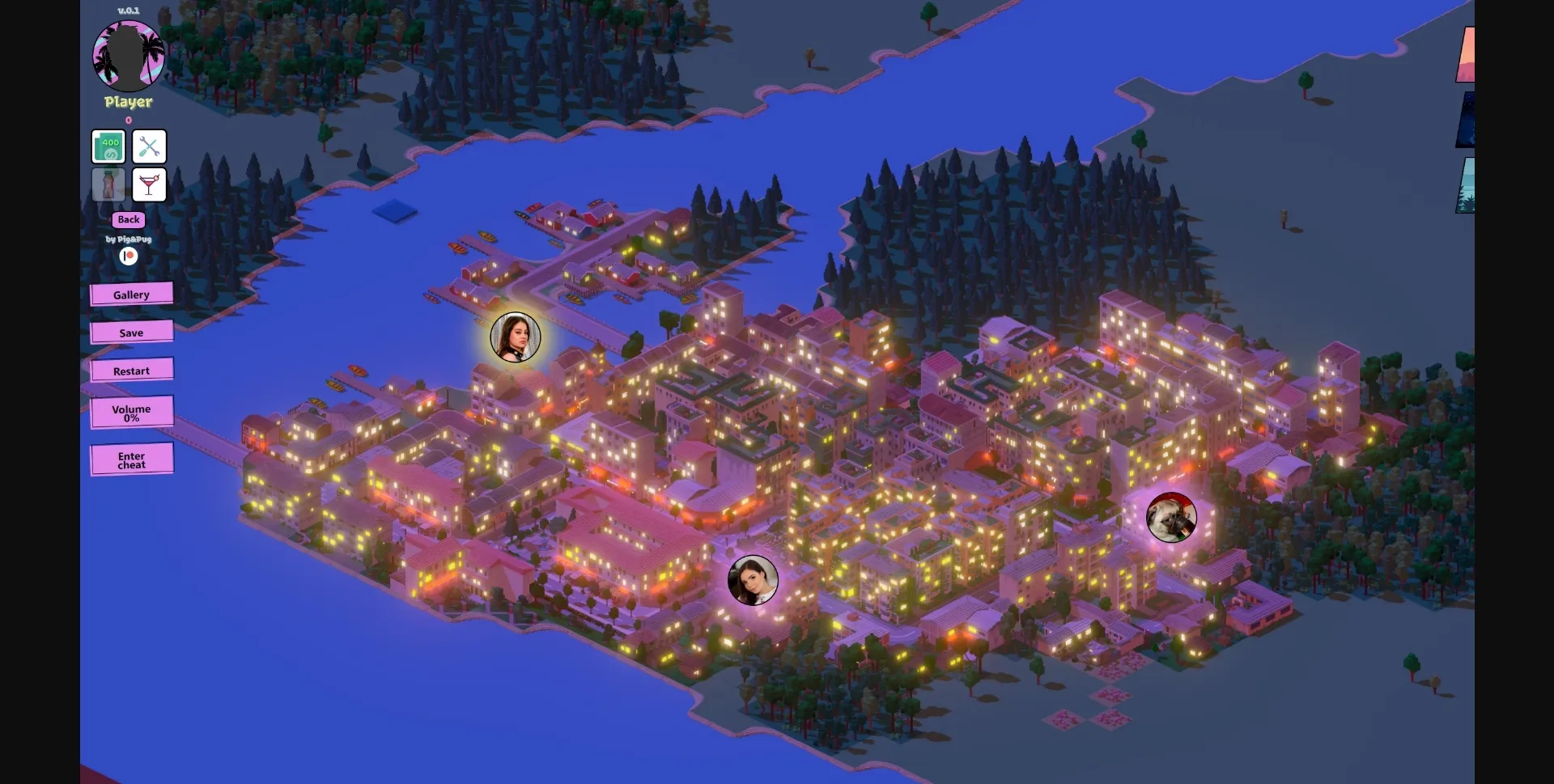Switch to the starry night thumbnail
1554x784 pixels.
pyautogui.click(x=1466, y=120)
